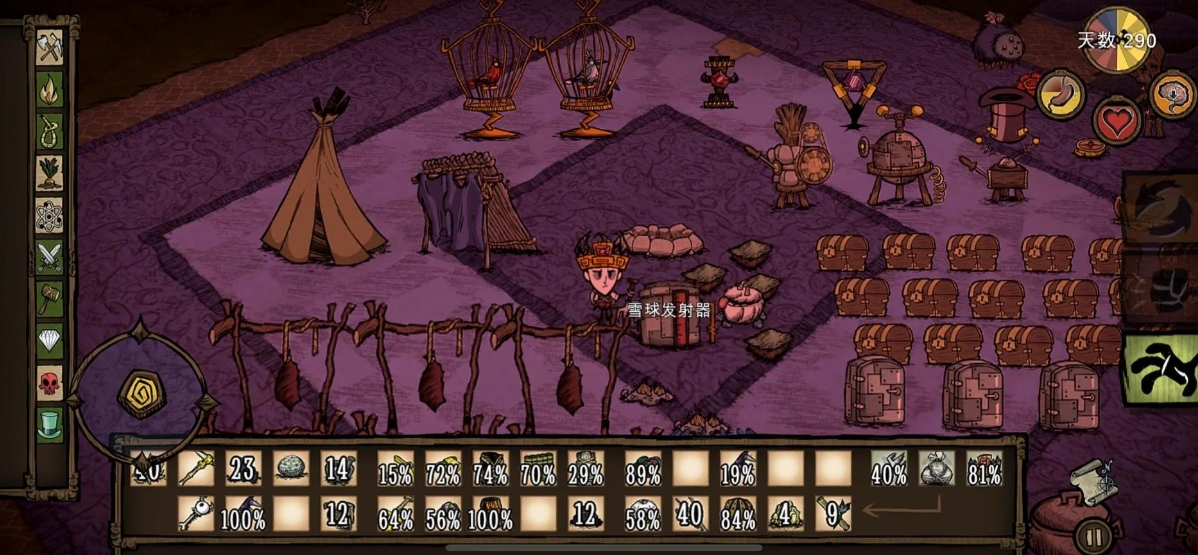
Task: Select the eyeball staff inventory slot
Action: pos(196,514)
